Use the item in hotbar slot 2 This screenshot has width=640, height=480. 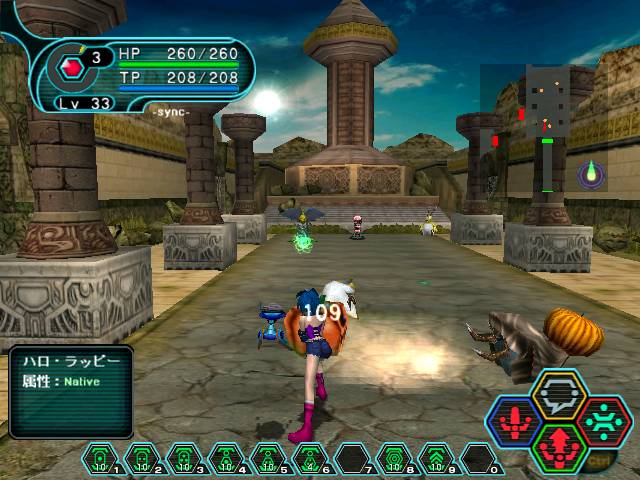tap(140, 459)
